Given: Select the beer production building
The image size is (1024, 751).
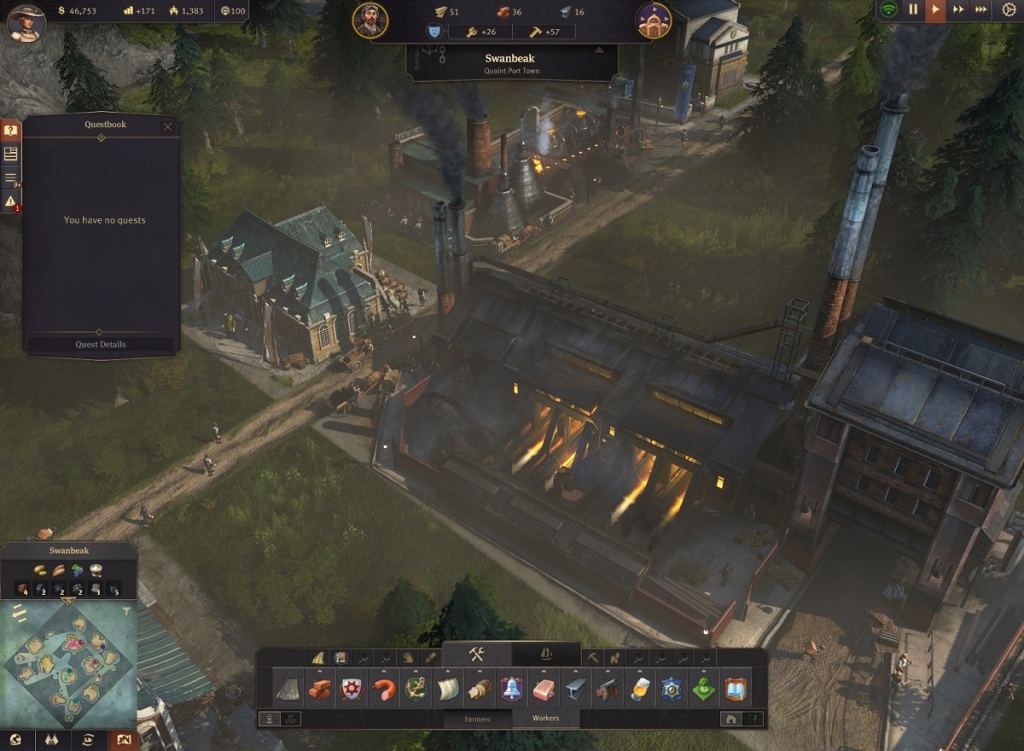Looking at the screenshot, I should [x=639, y=689].
